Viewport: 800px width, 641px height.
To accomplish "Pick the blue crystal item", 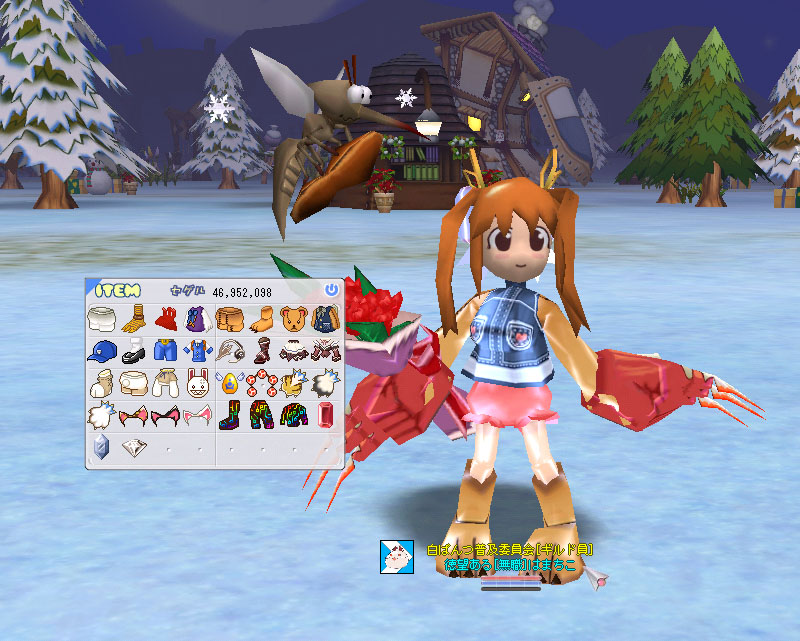I will tap(101, 446).
